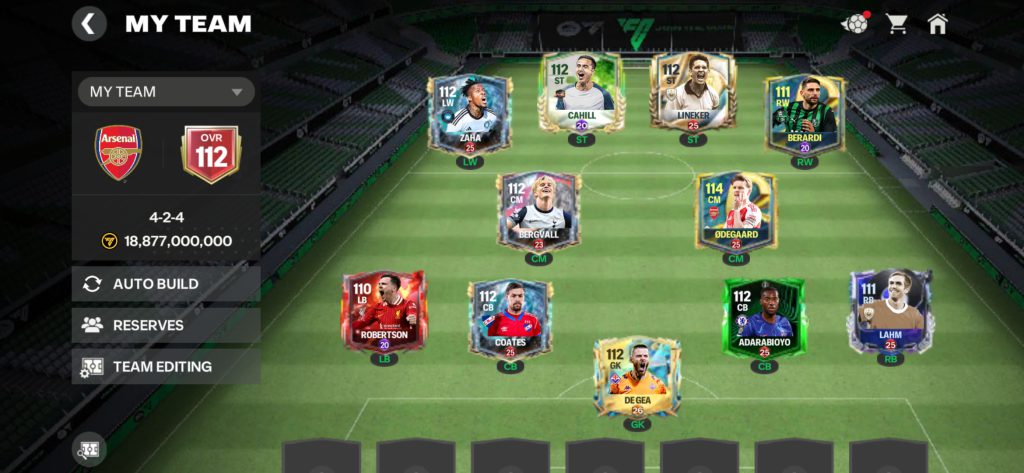Pick the Berardi RW card
The width and height of the screenshot is (1024, 473).
[804, 115]
